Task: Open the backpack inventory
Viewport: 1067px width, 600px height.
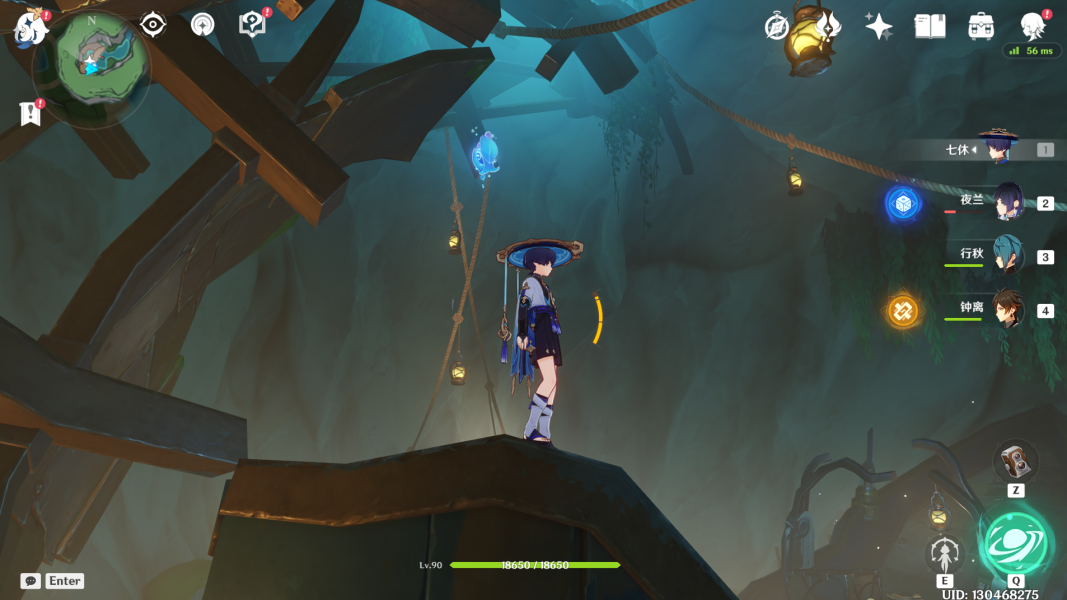Action: 981,27
